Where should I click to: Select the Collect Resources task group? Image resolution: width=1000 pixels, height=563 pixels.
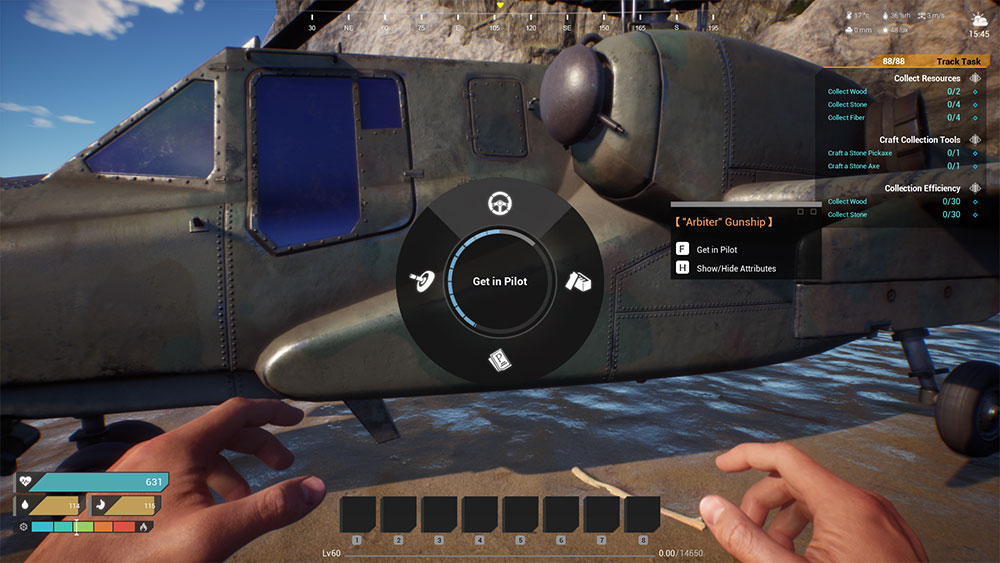(x=926, y=78)
